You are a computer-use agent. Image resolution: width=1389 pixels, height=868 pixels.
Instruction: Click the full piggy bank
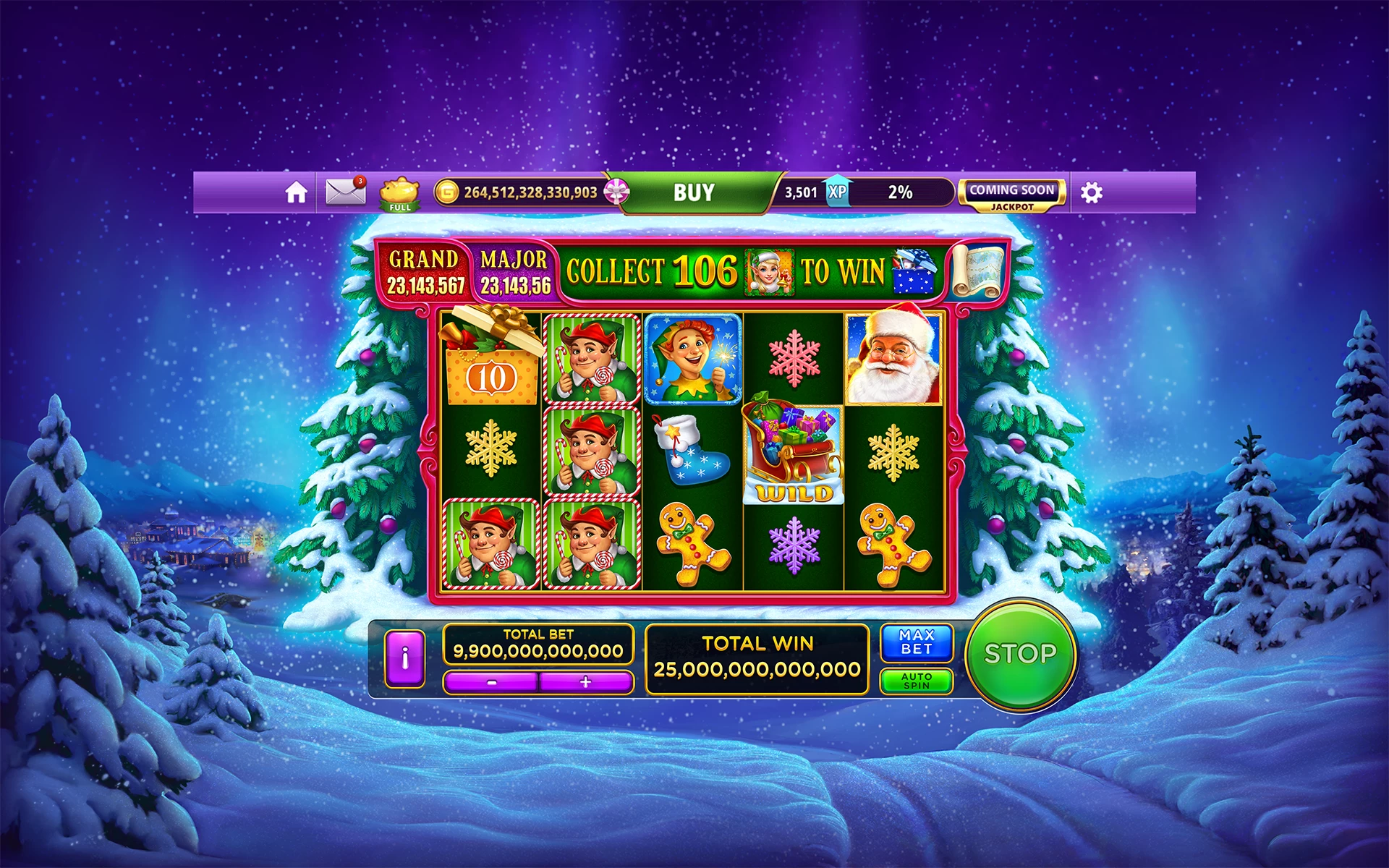pyautogui.click(x=399, y=194)
